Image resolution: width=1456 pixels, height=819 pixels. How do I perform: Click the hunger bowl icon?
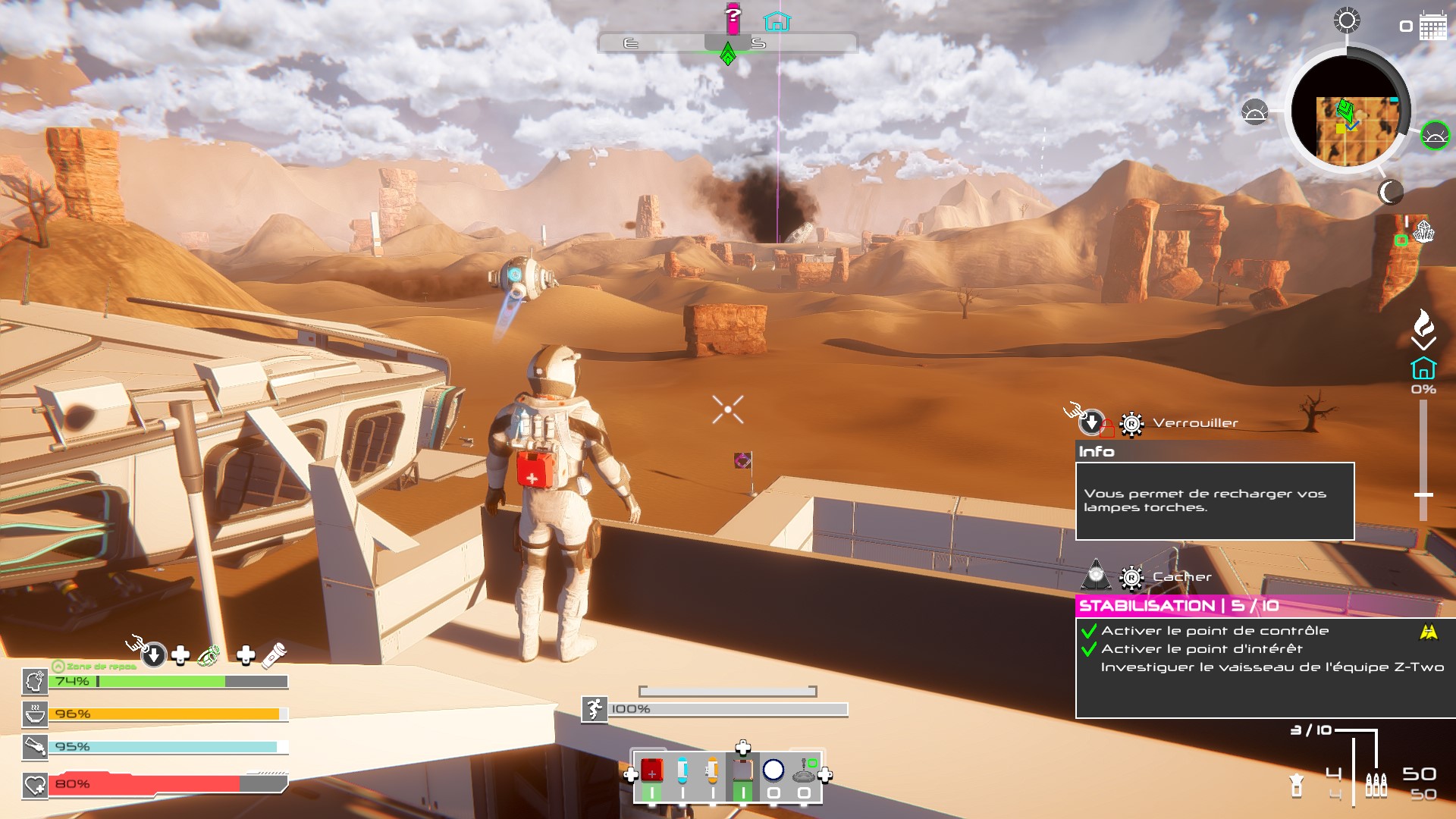pyautogui.click(x=35, y=714)
